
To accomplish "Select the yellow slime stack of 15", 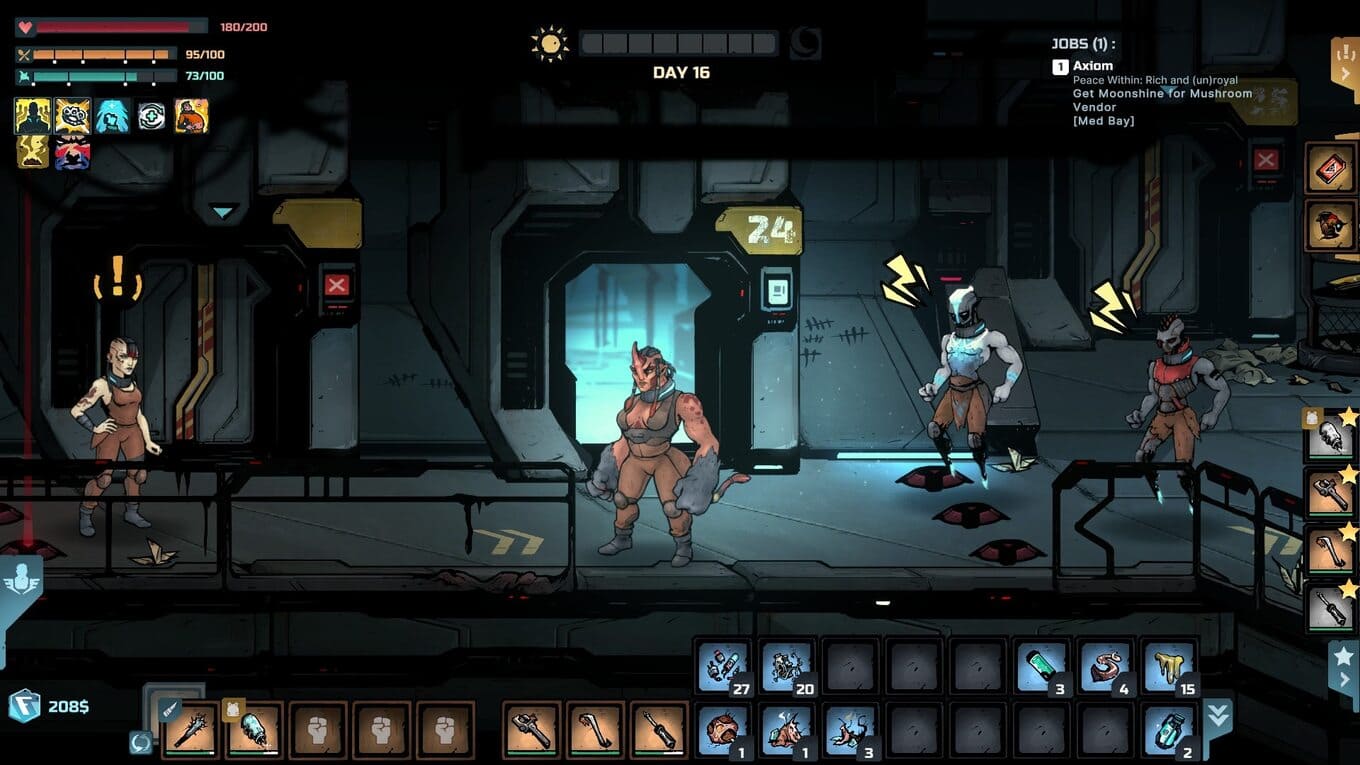I will (x=1169, y=667).
